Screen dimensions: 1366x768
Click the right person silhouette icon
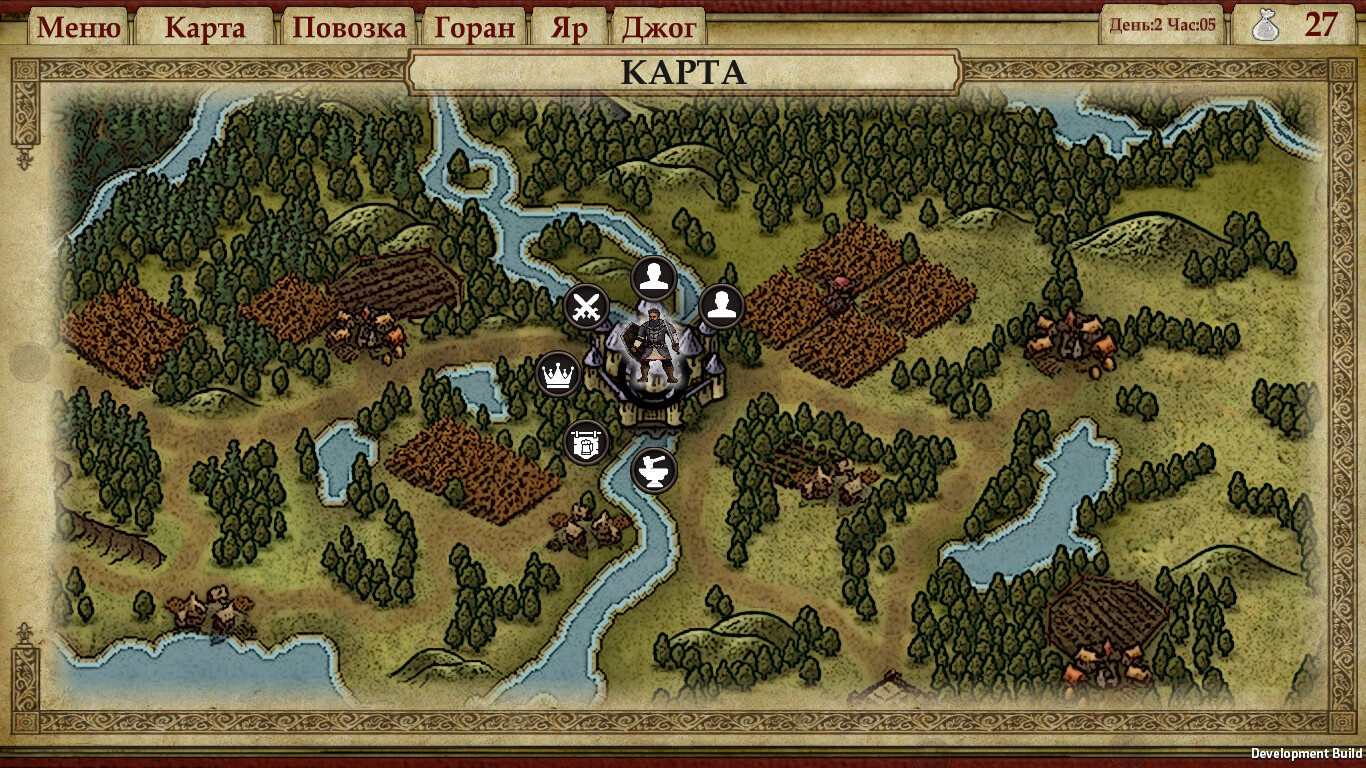pos(721,305)
